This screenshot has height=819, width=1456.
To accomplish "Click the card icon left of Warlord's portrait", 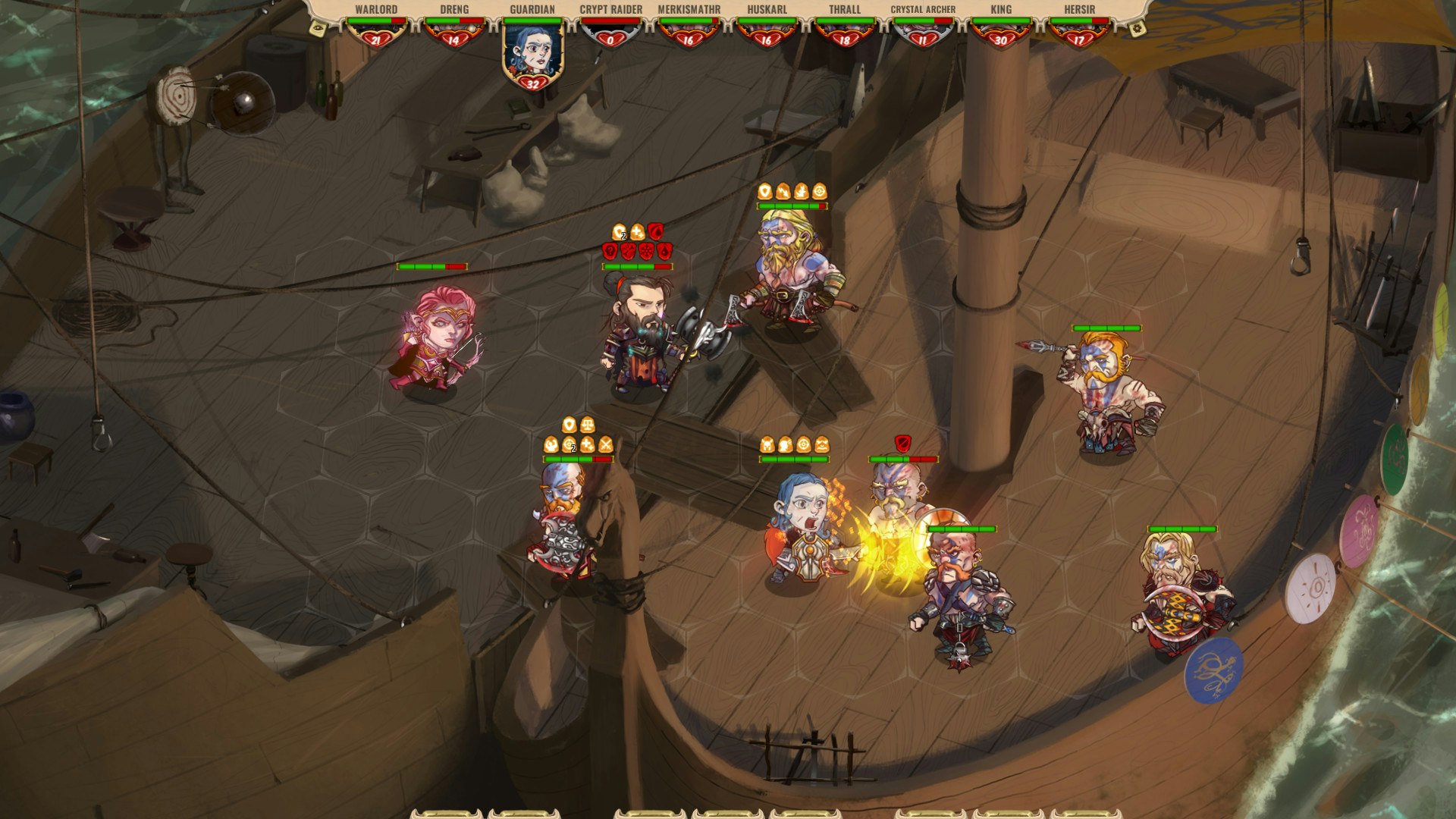I will (x=317, y=30).
